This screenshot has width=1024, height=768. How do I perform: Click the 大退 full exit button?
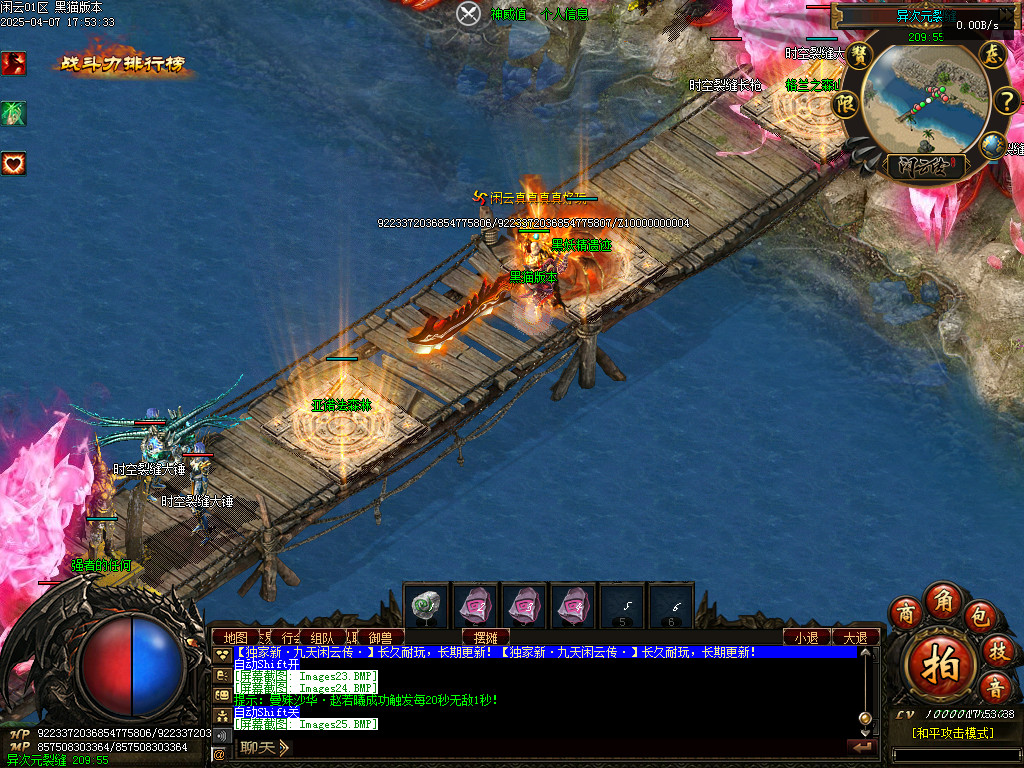[856, 637]
